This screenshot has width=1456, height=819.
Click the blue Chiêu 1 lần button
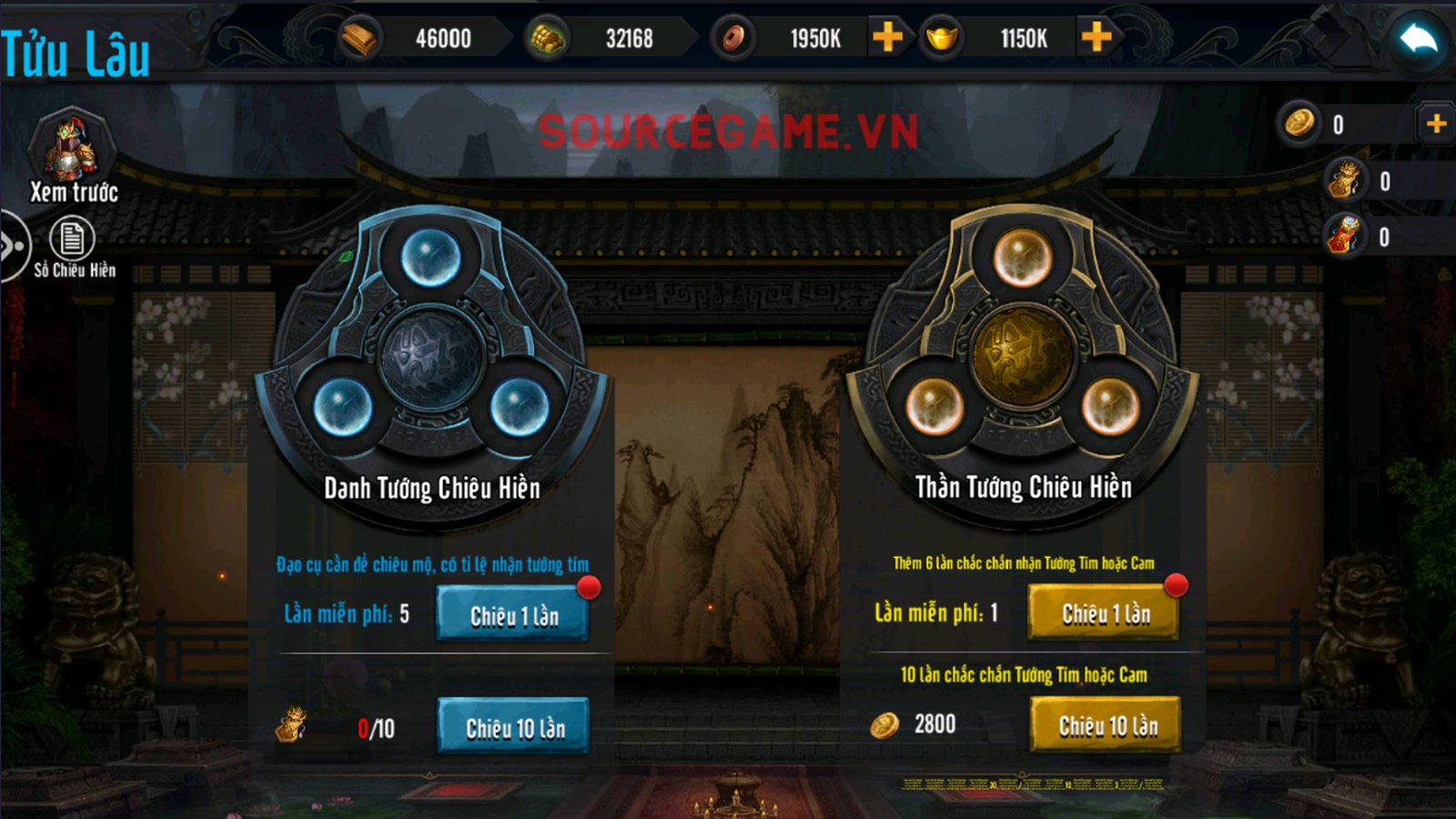[x=513, y=615]
